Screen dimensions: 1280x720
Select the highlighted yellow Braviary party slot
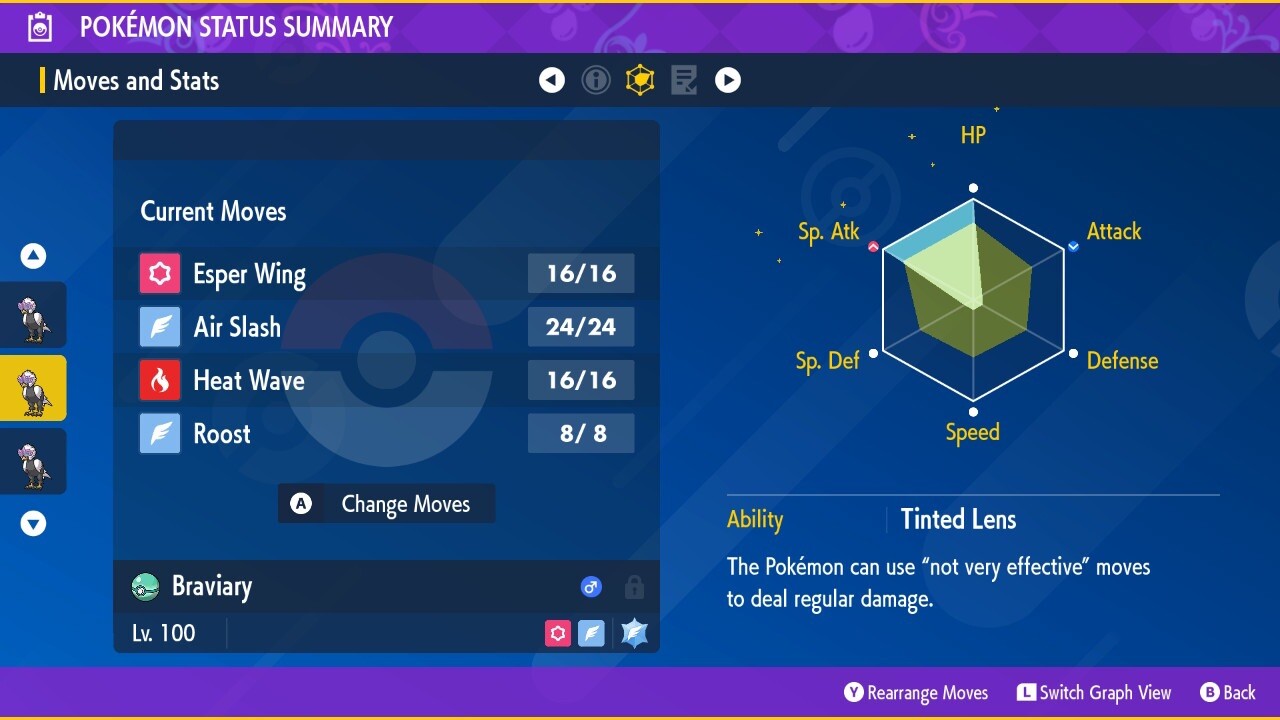(x=33, y=388)
